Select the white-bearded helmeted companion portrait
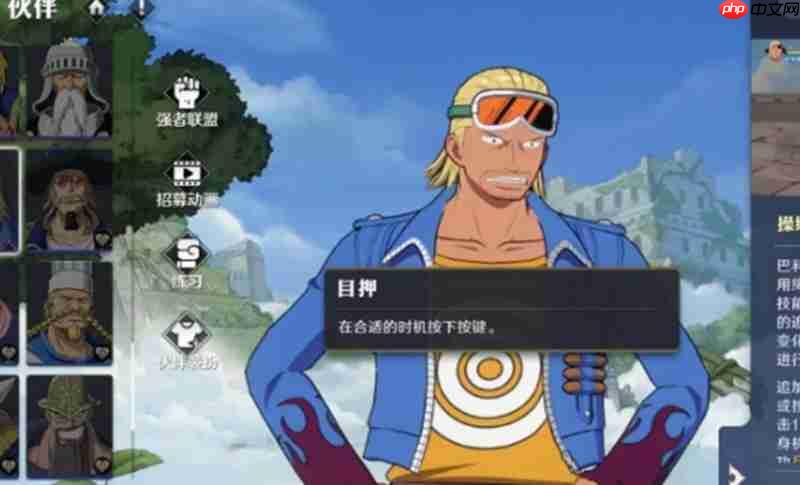 [x=69, y=89]
